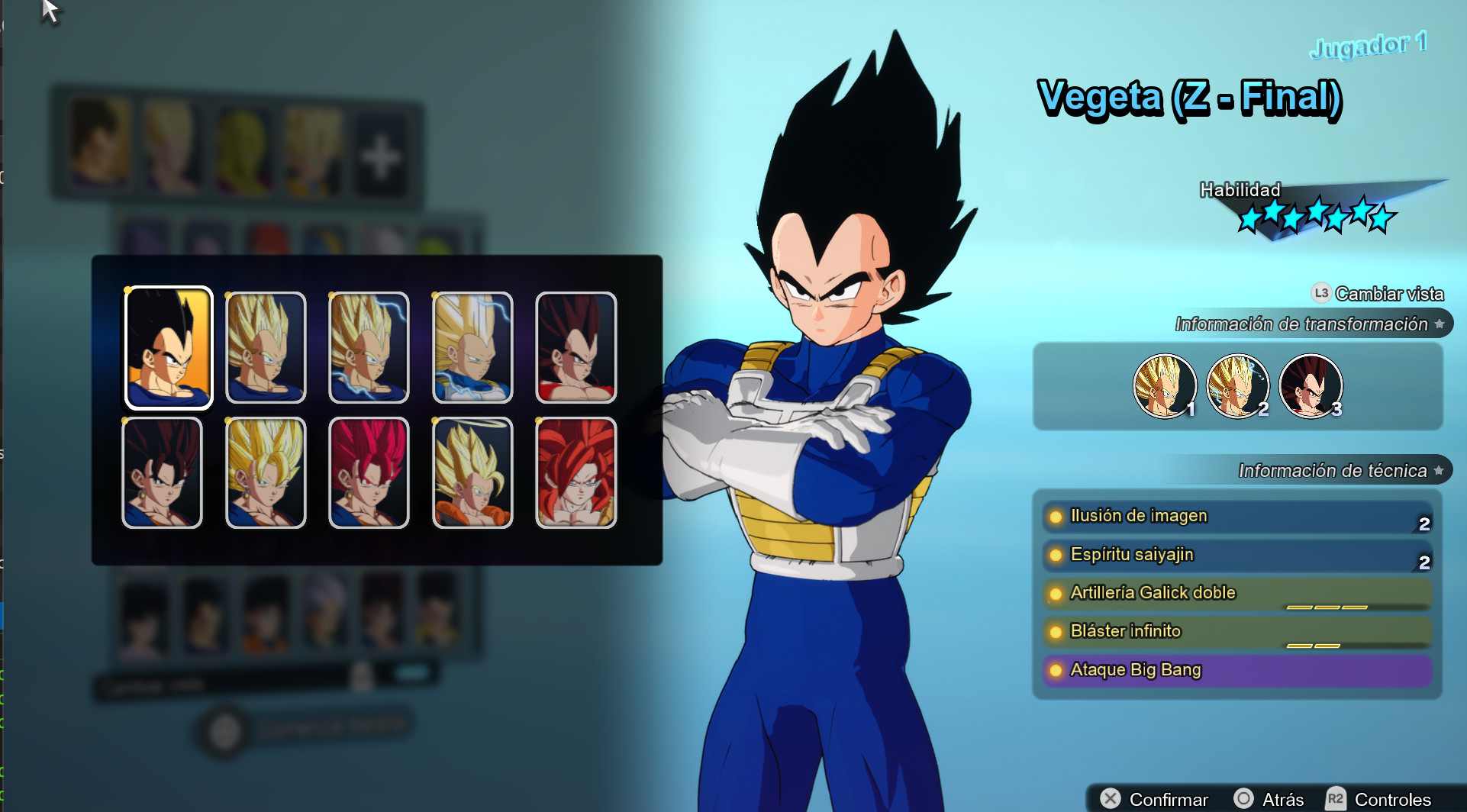Select the Super Saiyan 4 Vegeta thumbnail
This screenshot has width=1467, height=812.
click(x=575, y=473)
